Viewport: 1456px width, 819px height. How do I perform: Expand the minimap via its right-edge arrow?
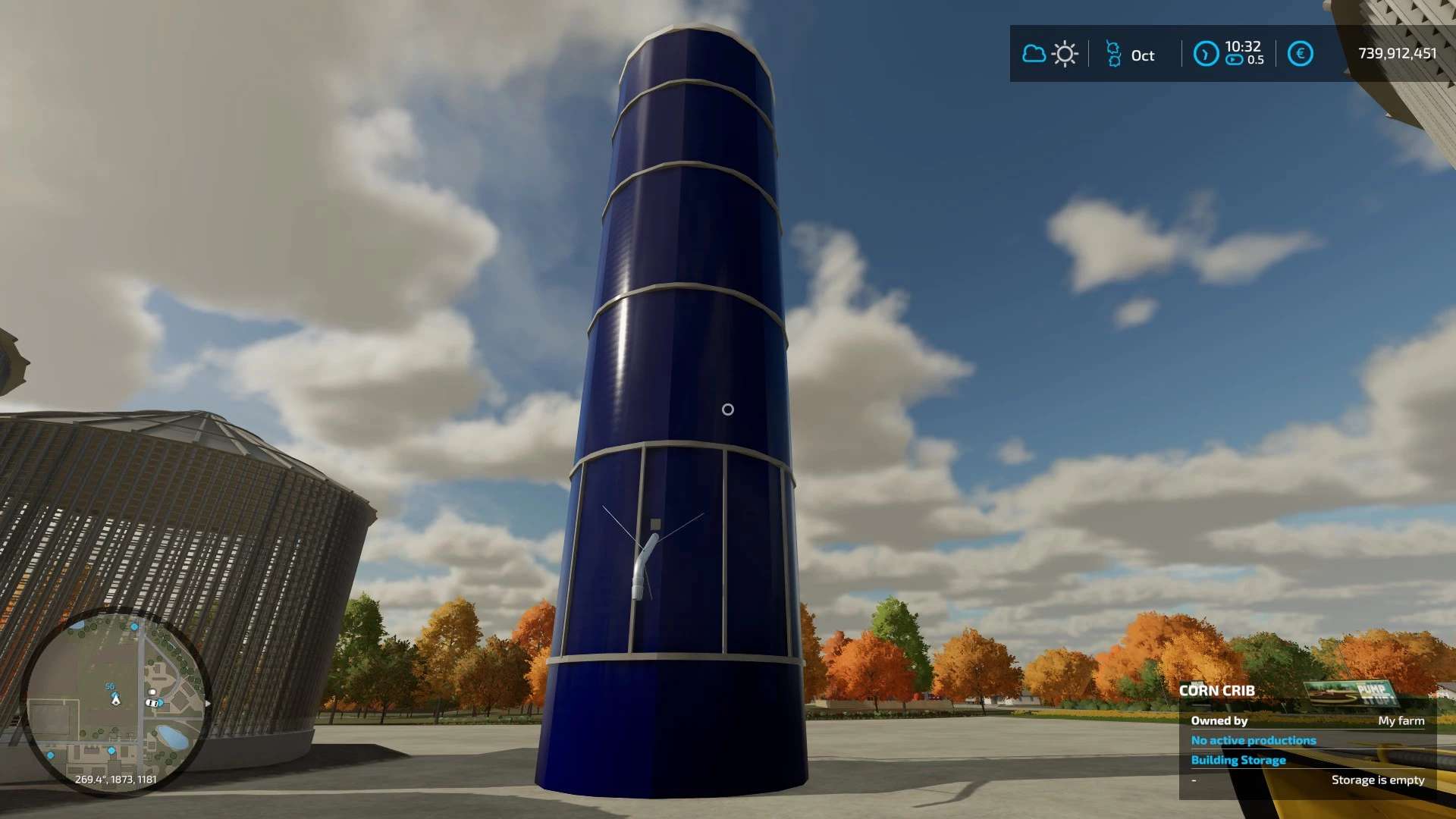pyautogui.click(x=208, y=703)
